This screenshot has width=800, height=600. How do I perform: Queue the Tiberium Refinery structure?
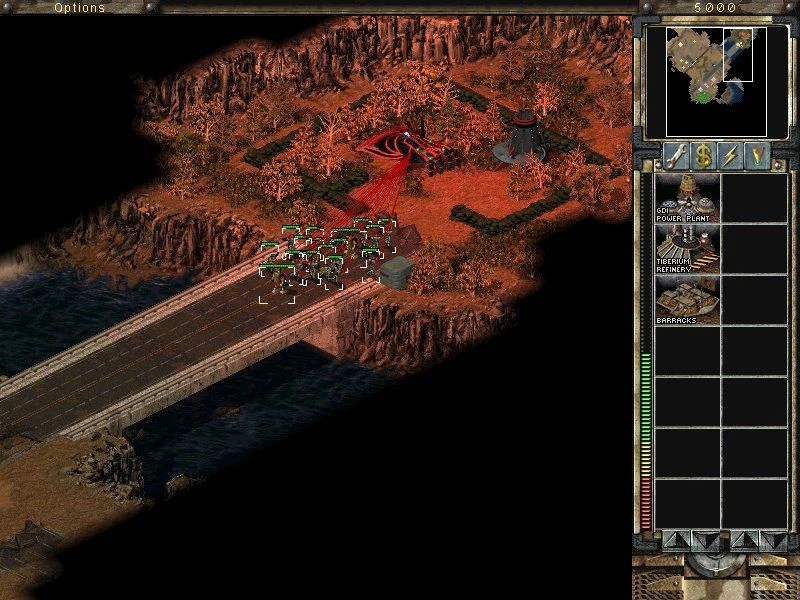pos(686,248)
